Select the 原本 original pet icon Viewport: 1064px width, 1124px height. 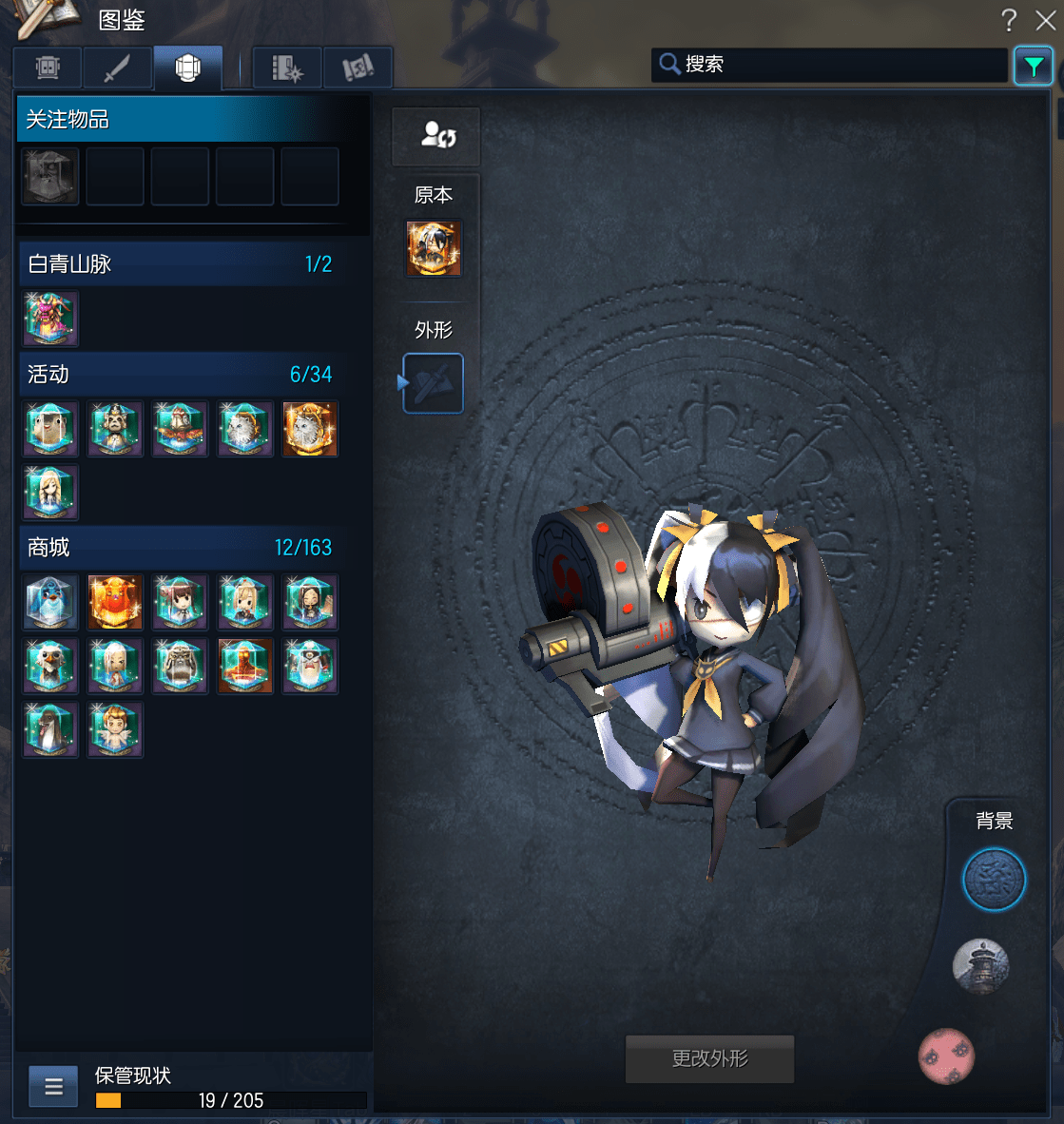click(434, 248)
